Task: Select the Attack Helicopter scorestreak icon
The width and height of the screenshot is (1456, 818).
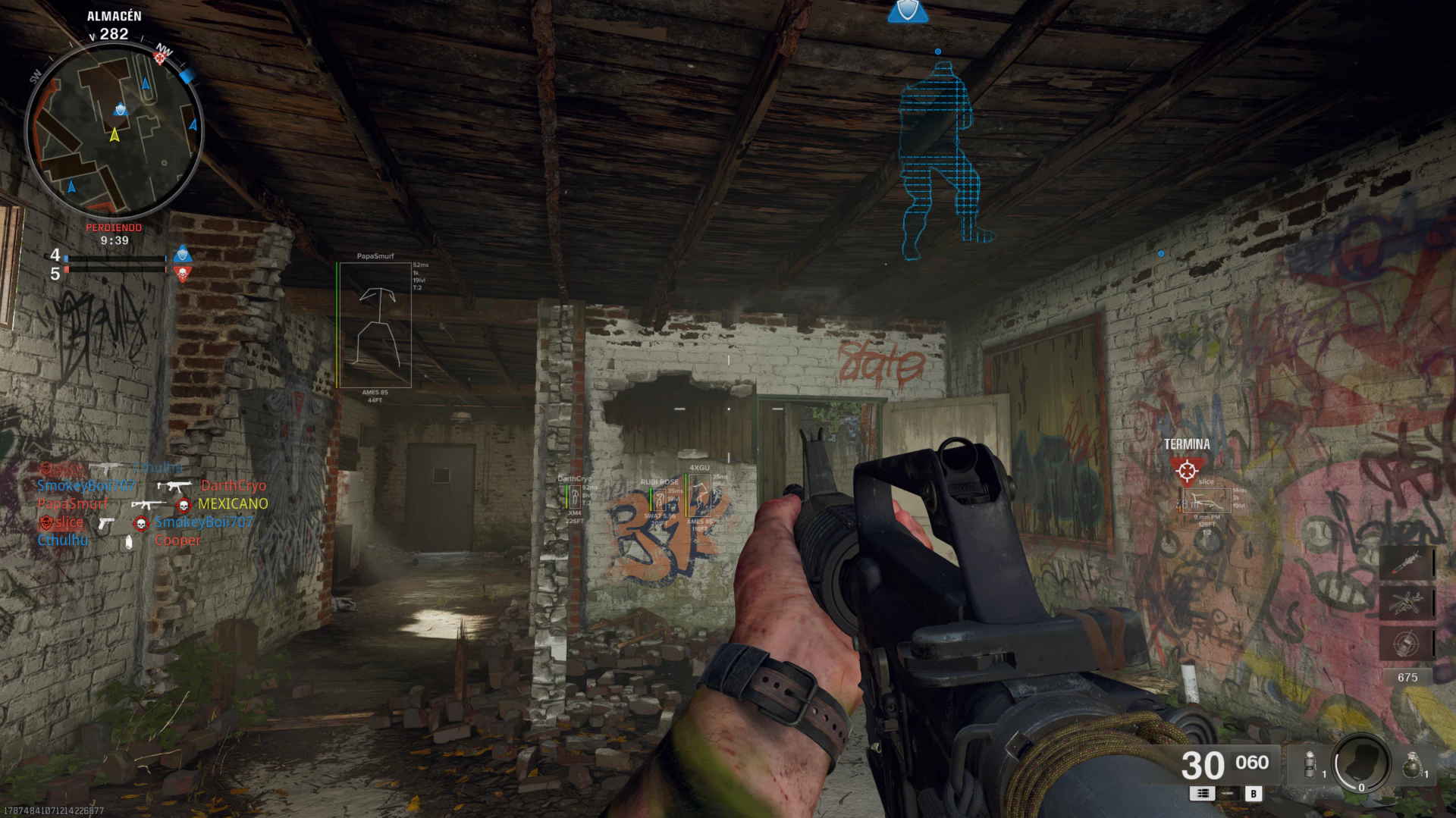Action: click(x=1407, y=603)
